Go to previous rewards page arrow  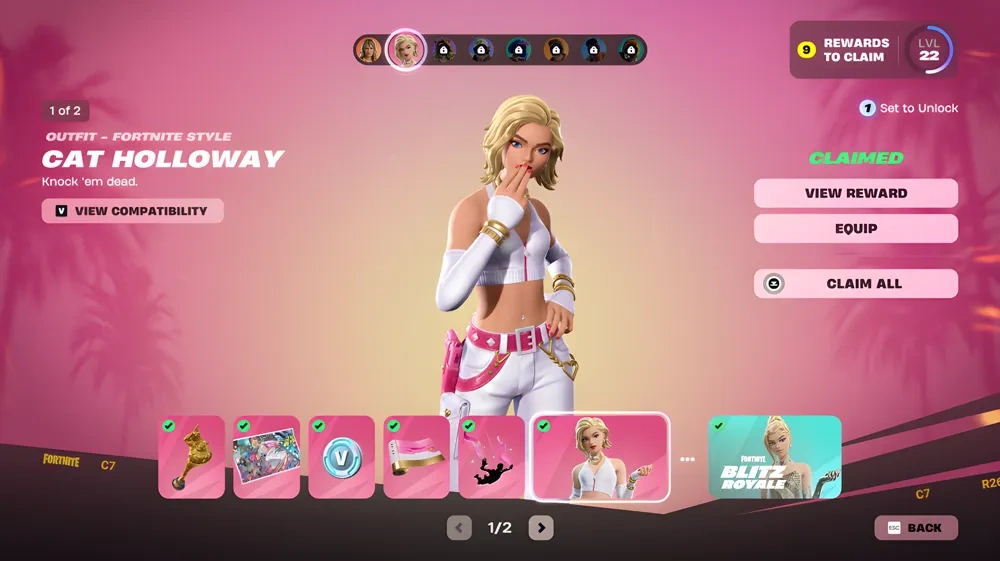click(x=459, y=528)
